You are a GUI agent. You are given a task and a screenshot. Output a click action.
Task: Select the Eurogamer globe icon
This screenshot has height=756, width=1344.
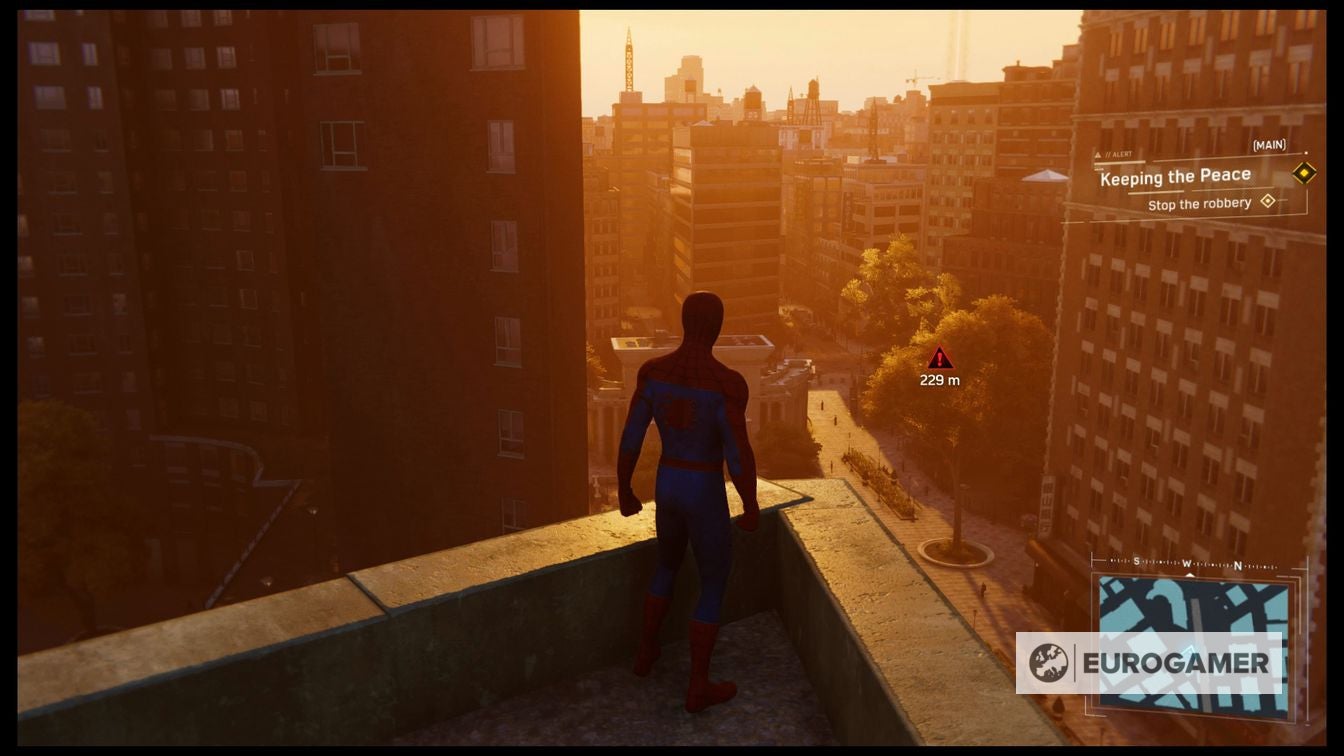pyautogui.click(x=1049, y=661)
